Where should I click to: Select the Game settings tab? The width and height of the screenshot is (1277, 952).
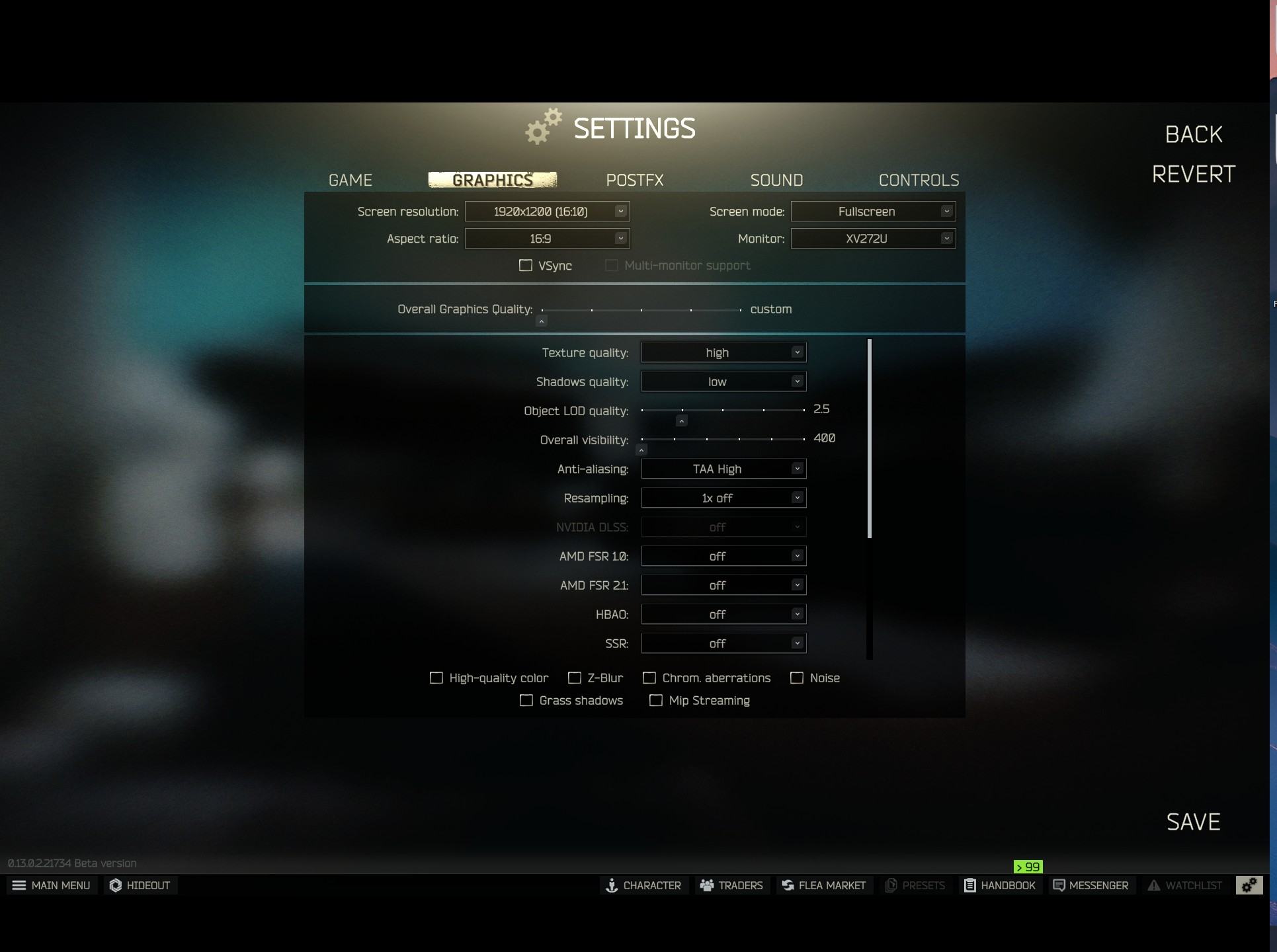[x=350, y=180]
